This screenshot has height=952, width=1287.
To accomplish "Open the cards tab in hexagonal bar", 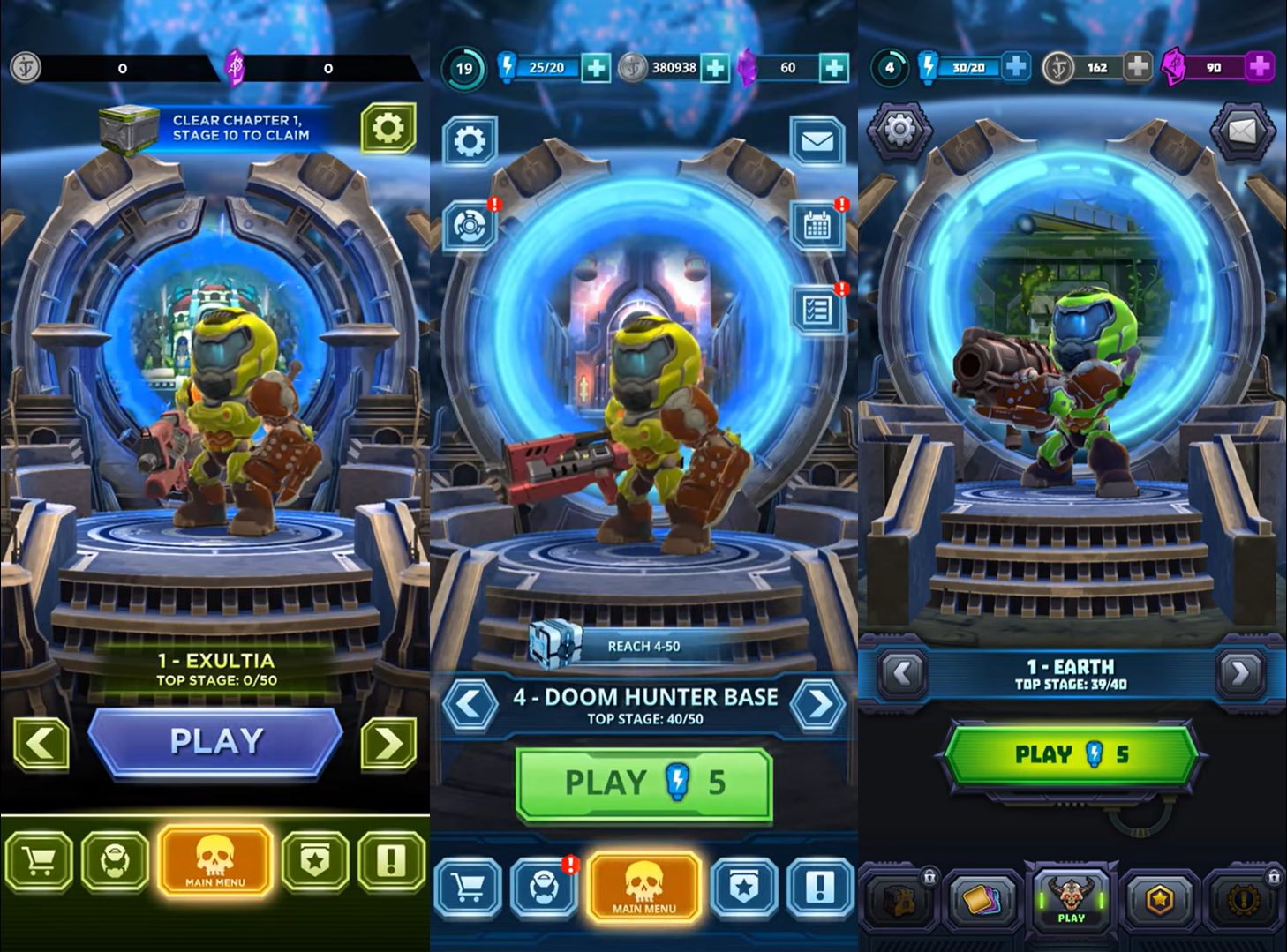I will (x=982, y=901).
